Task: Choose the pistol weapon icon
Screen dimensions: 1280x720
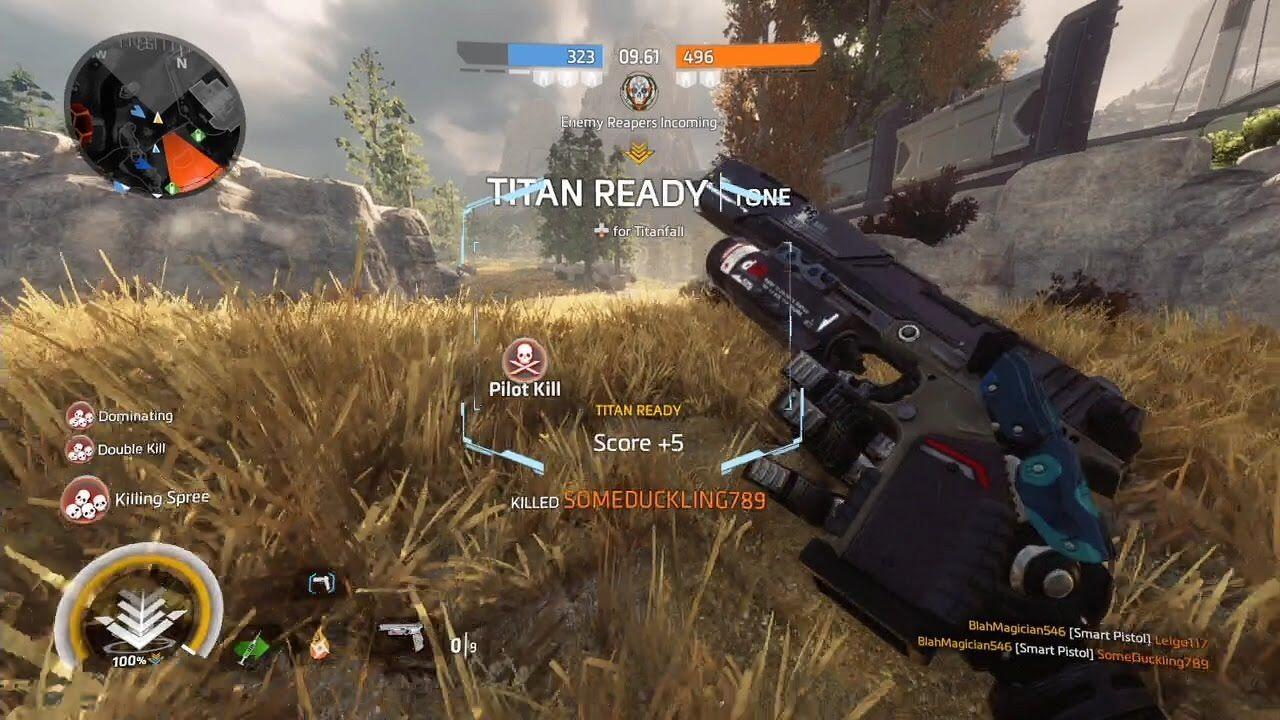Action: click(x=402, y=636)
